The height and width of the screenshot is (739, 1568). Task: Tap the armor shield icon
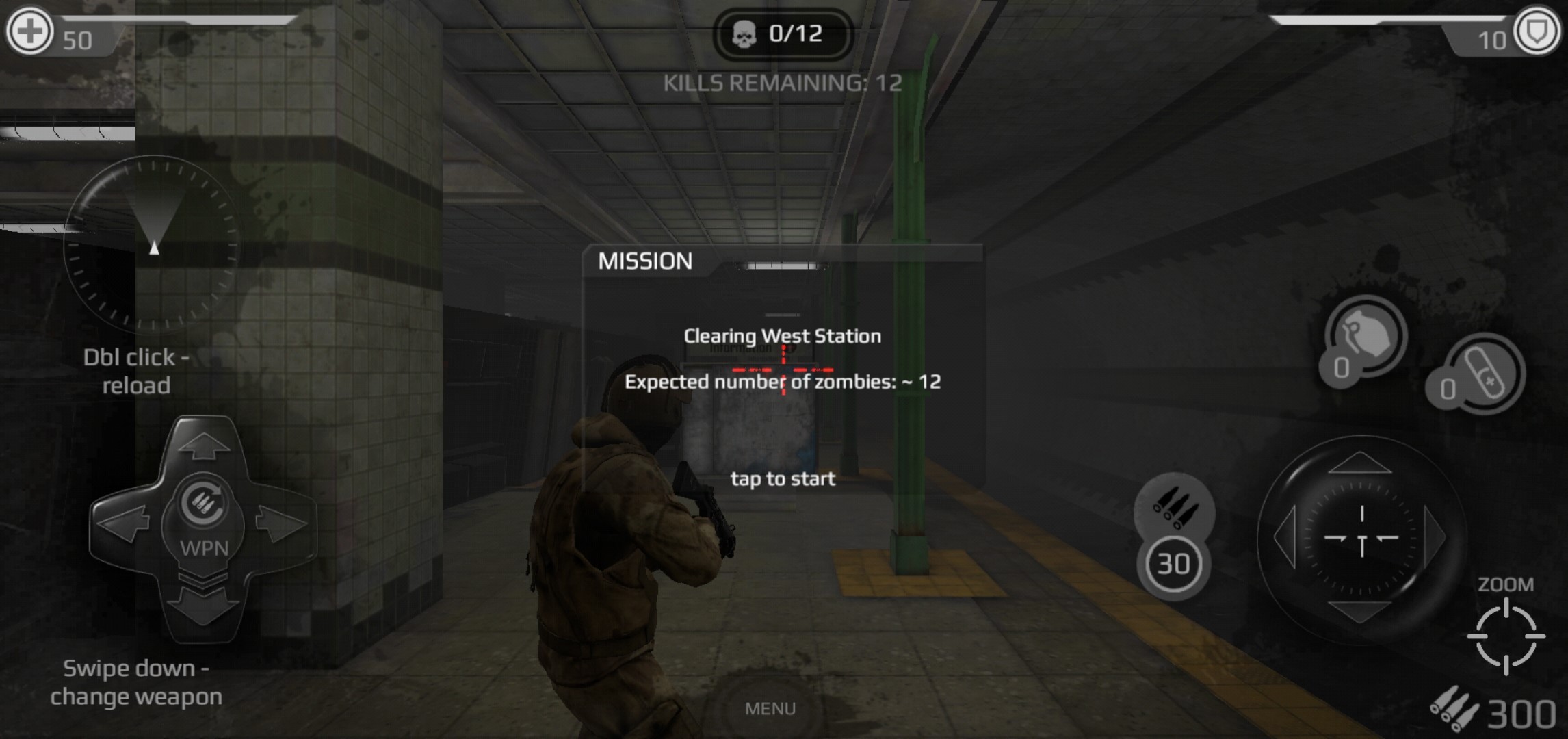[x=1537, y=31]
